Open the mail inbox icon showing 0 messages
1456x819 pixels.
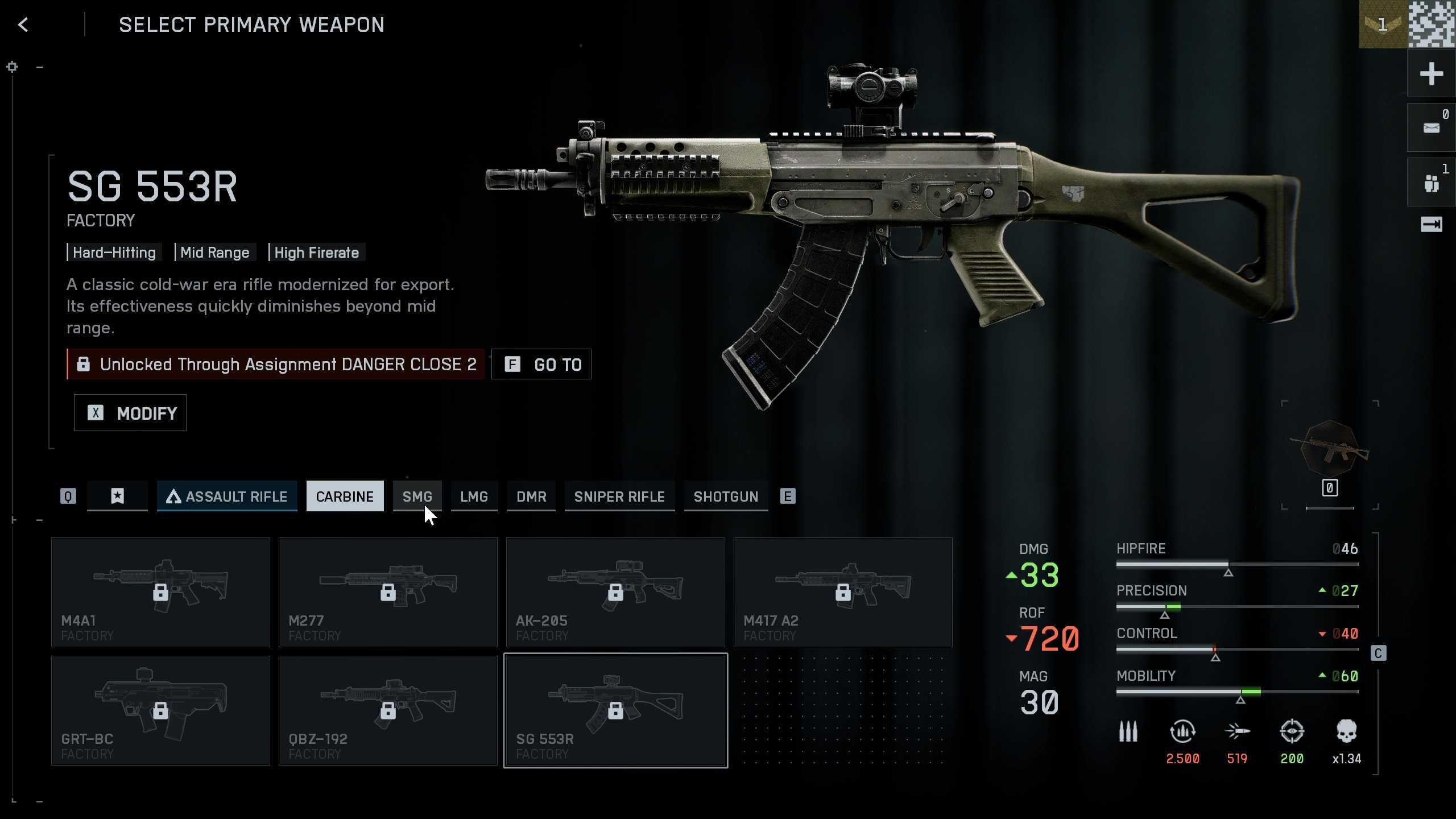pyautogui.click(x=1432, y=126)
